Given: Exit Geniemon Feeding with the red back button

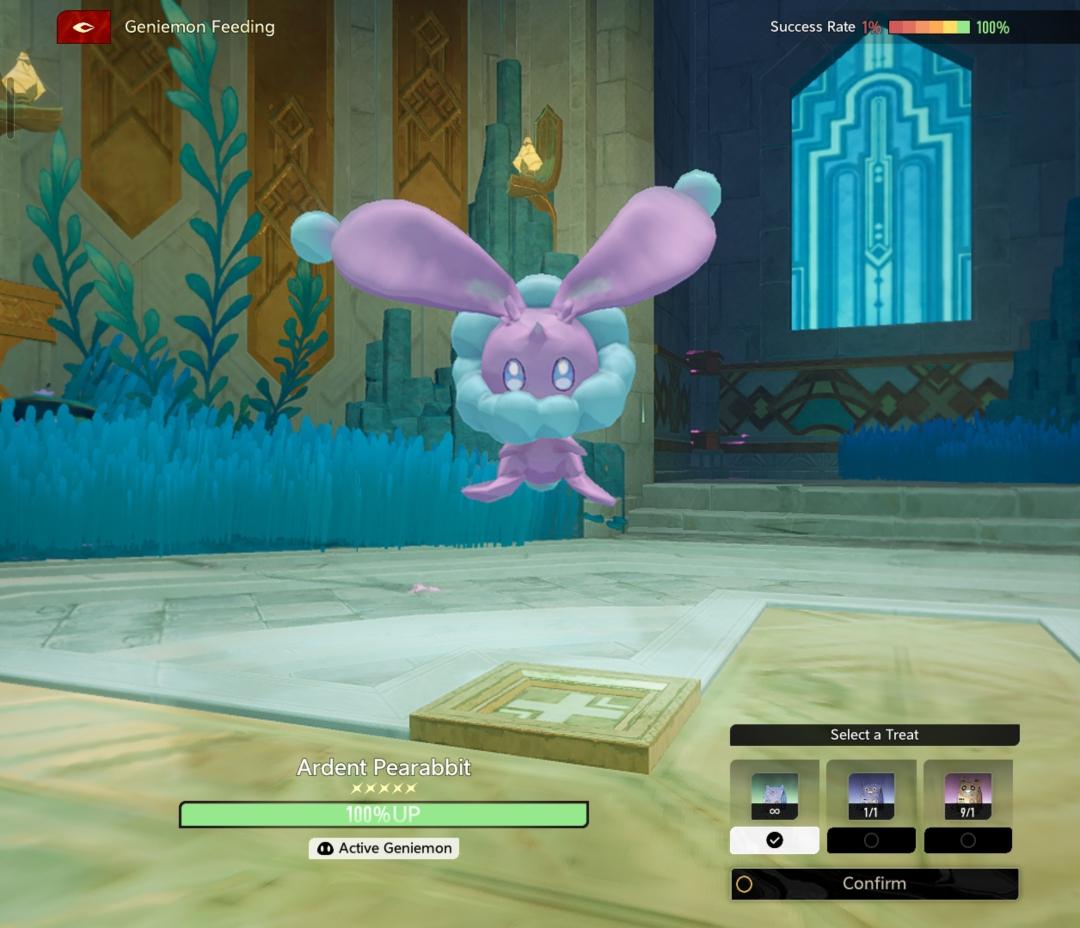Looking at the screenshot, I should pyautogui.click(x=83, y=27).
